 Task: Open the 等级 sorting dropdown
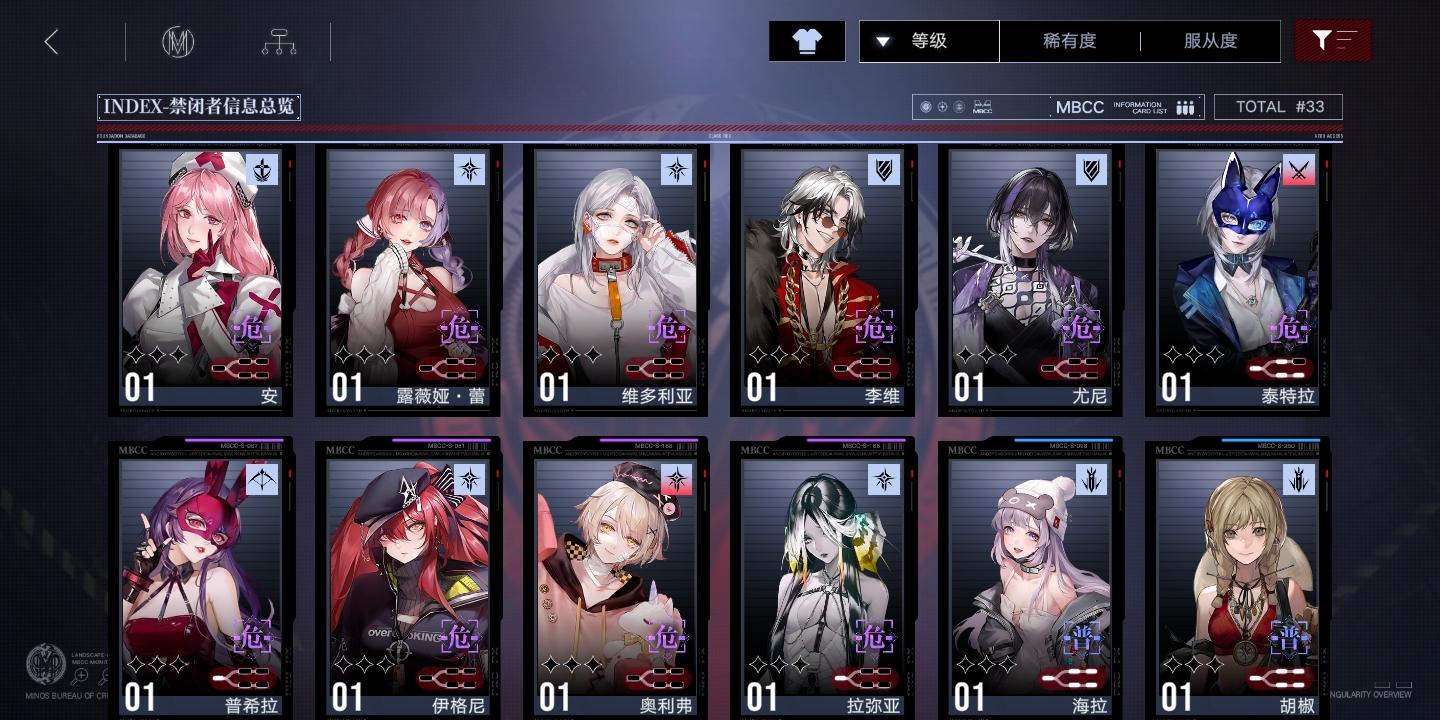tap(929, 41)
